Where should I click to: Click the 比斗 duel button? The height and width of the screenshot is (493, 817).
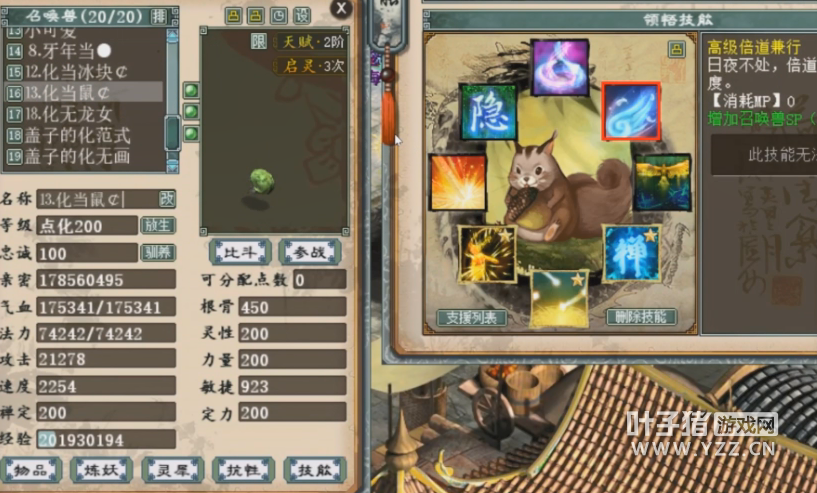pyautogui.click(x=239, y=251)
